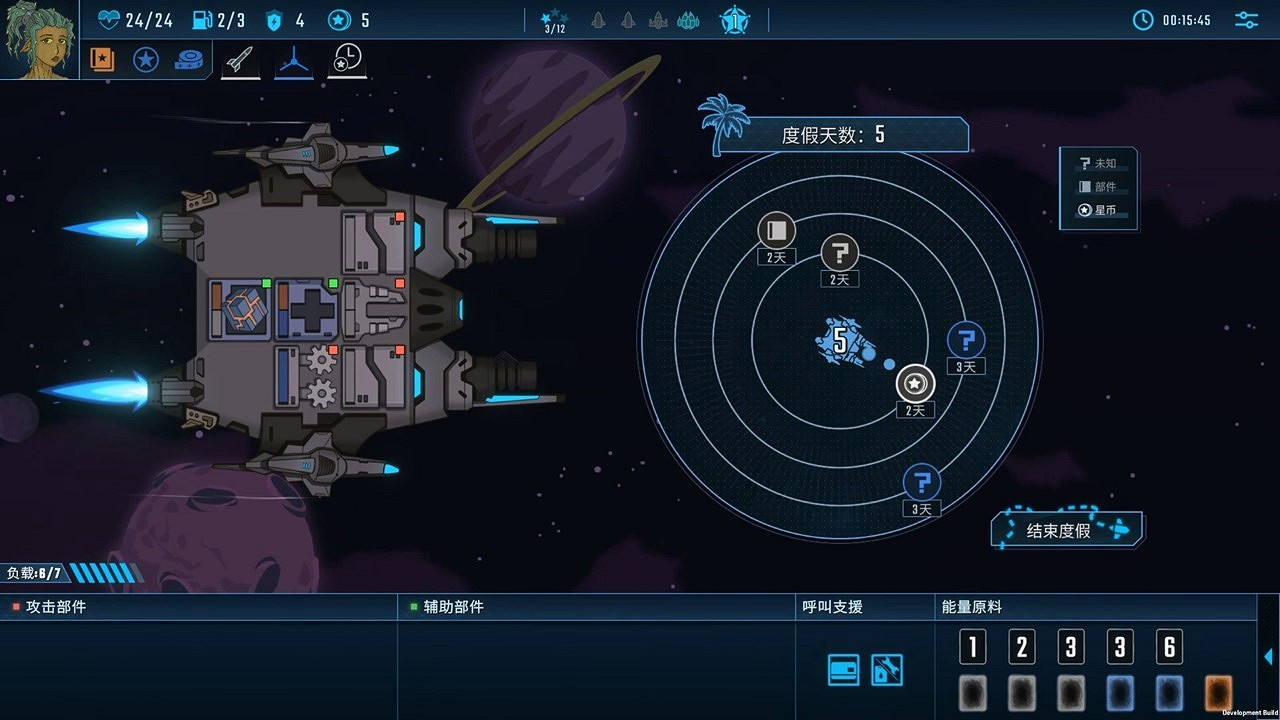Screen dimensions: 1280x720
Task: Select the rocket weapons tab icon
Action: 240,58
